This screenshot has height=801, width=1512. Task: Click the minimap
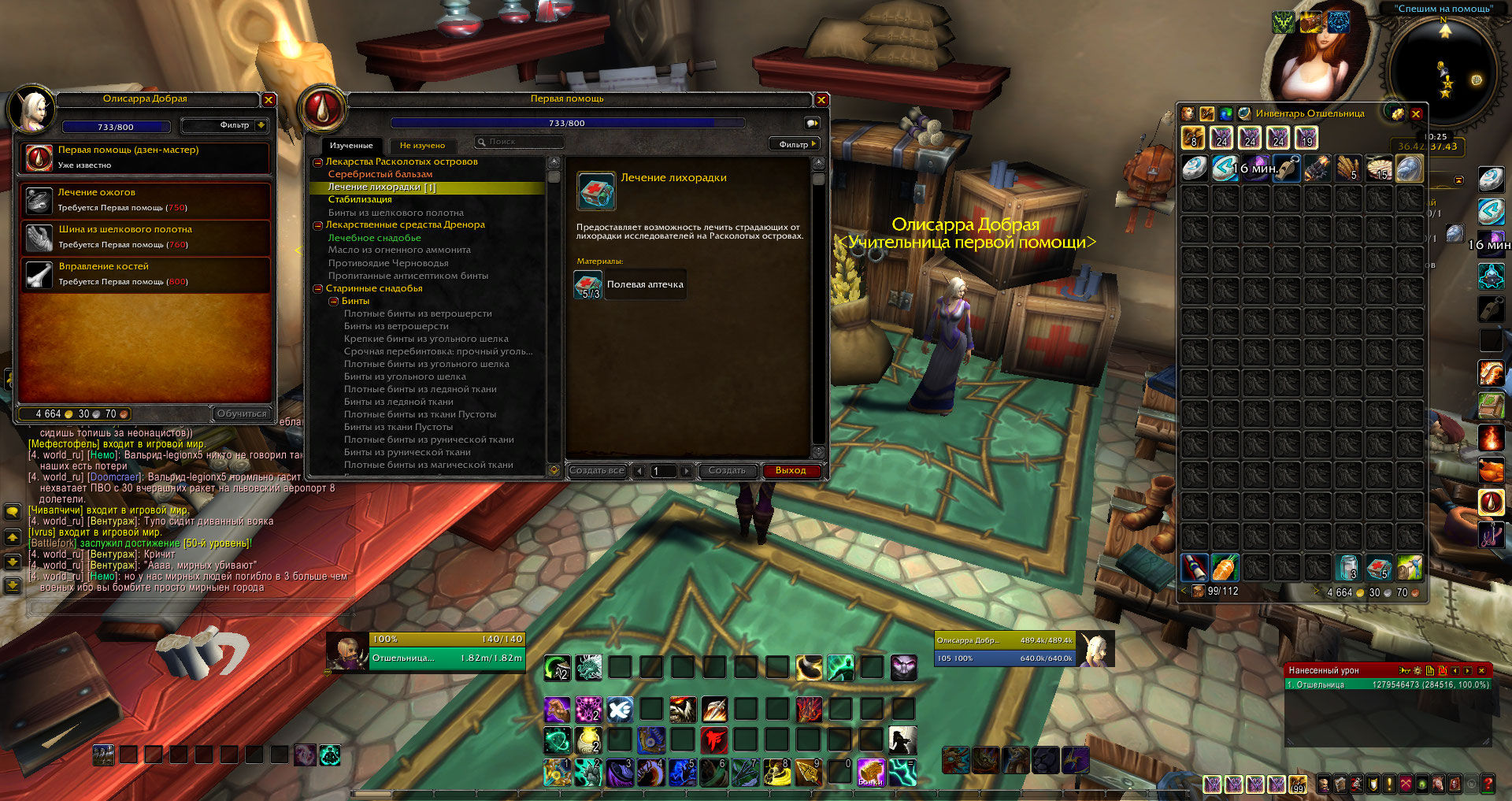pyautogui.click(x=1444, y=72)
